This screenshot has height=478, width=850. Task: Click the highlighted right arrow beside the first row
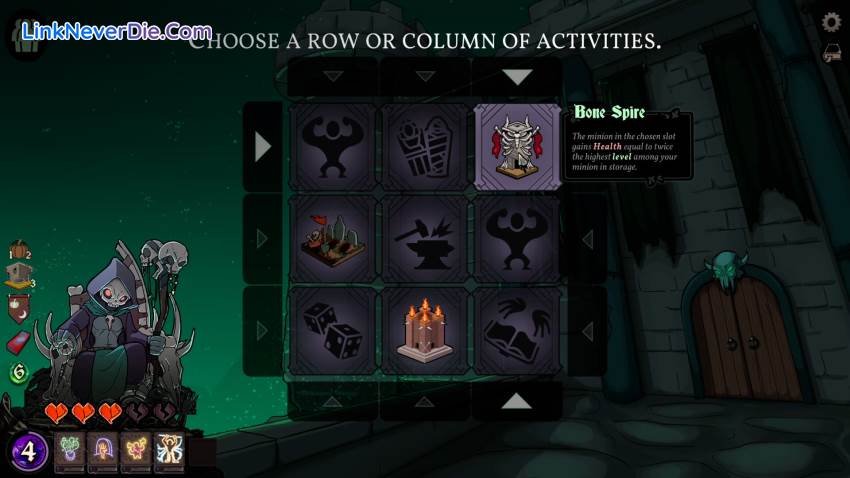263,147
